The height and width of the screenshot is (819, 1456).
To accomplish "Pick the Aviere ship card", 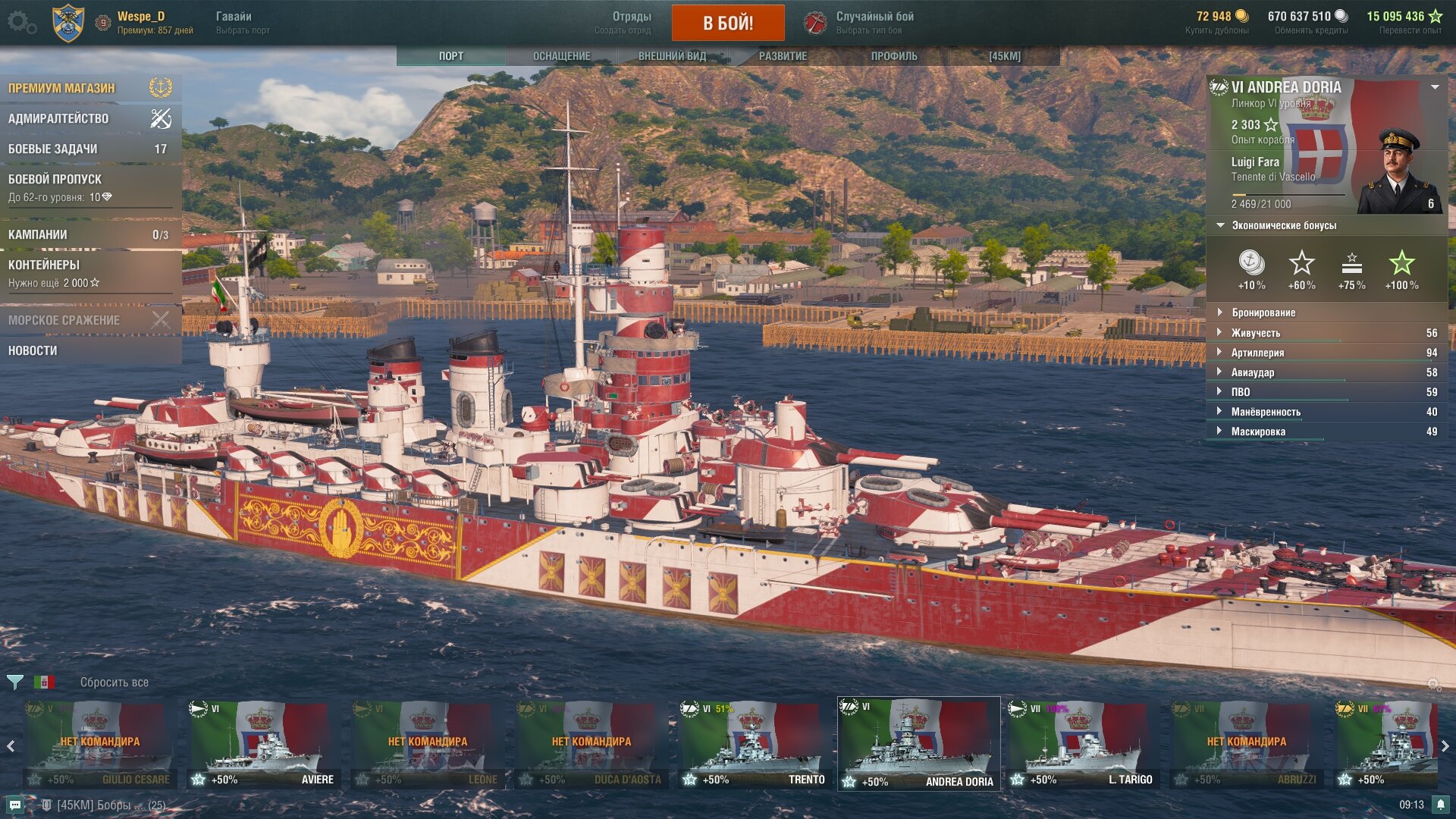I will point(262,744).
